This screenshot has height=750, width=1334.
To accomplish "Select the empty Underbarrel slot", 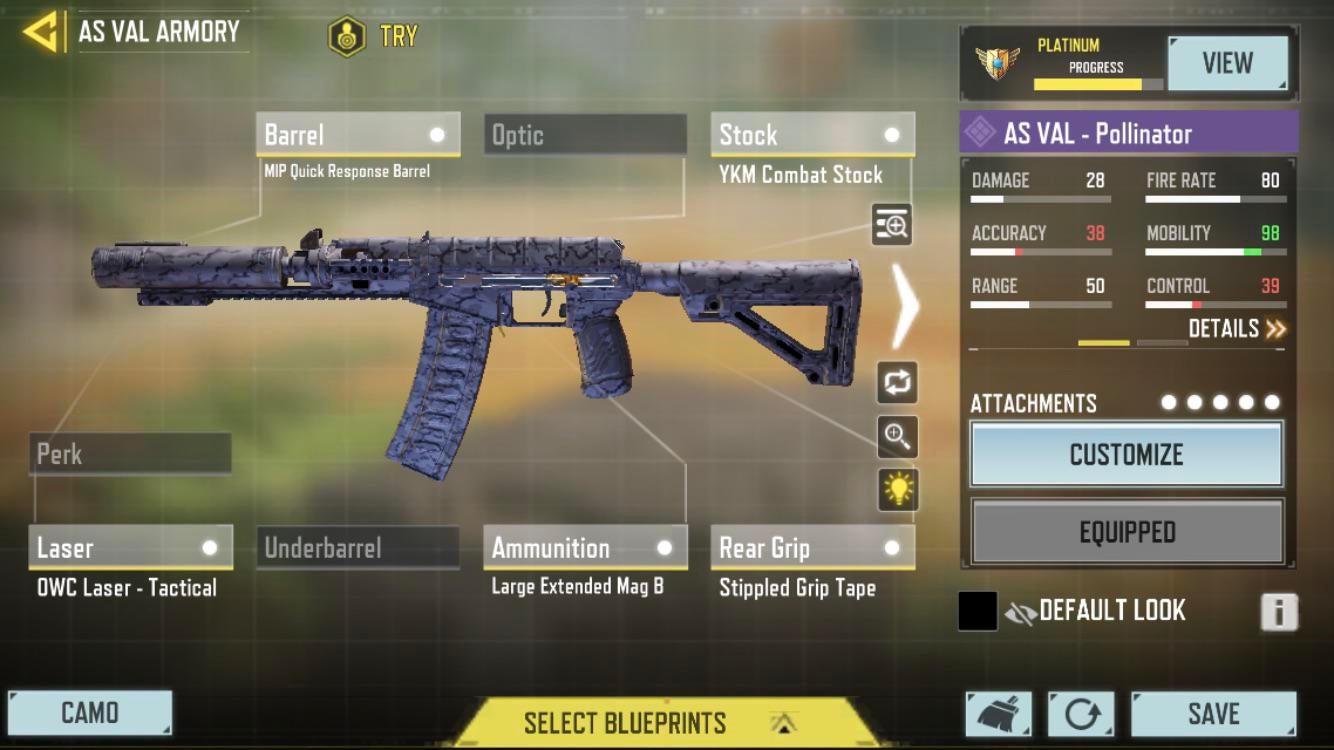I will click(357, 548).
